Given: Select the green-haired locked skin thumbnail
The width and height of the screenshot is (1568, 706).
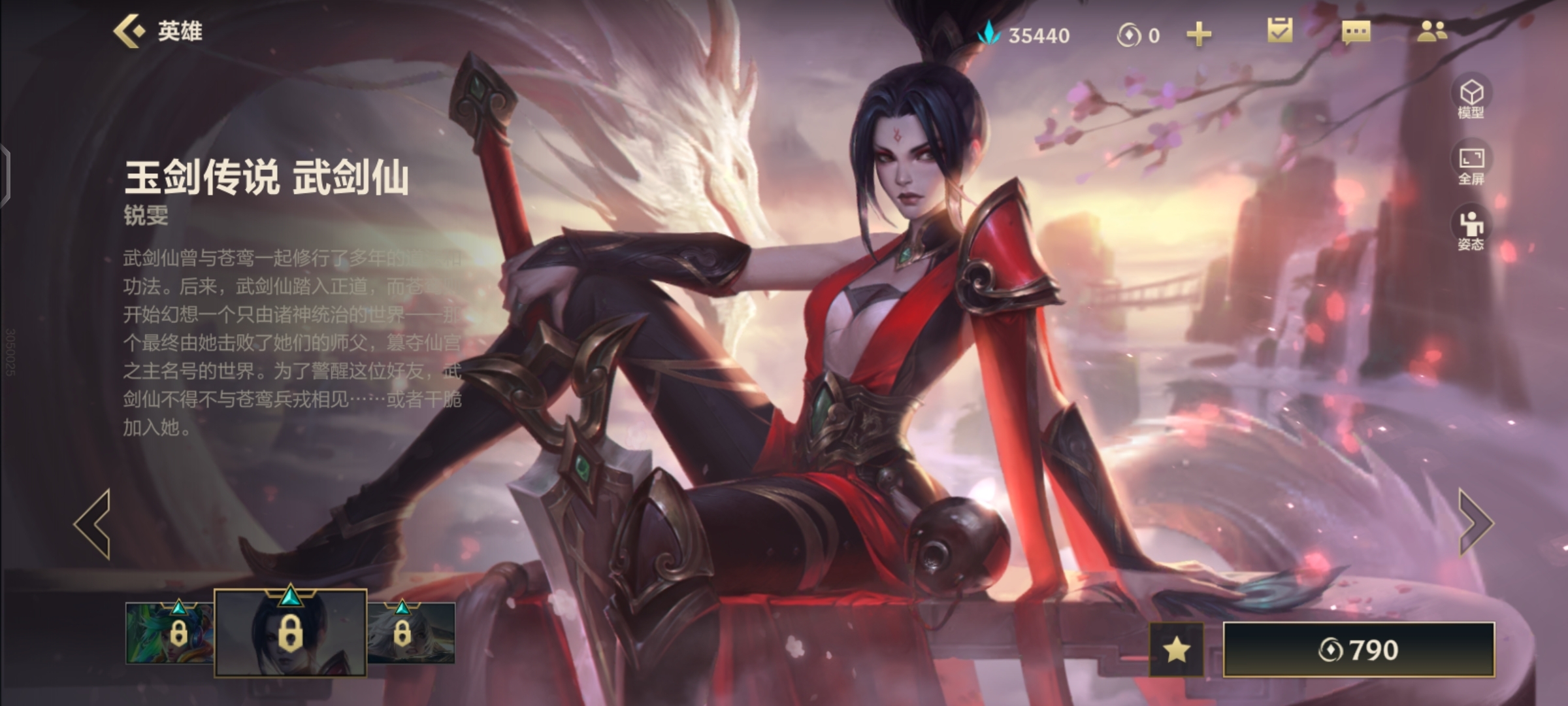Looking at the screenshot, I should 170,632.
